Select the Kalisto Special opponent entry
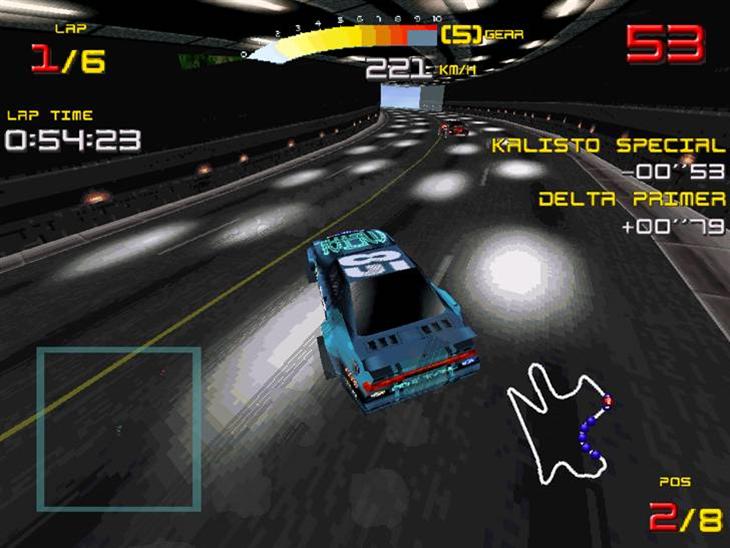Viewport: 730px width, 548px height. (608, 146)
